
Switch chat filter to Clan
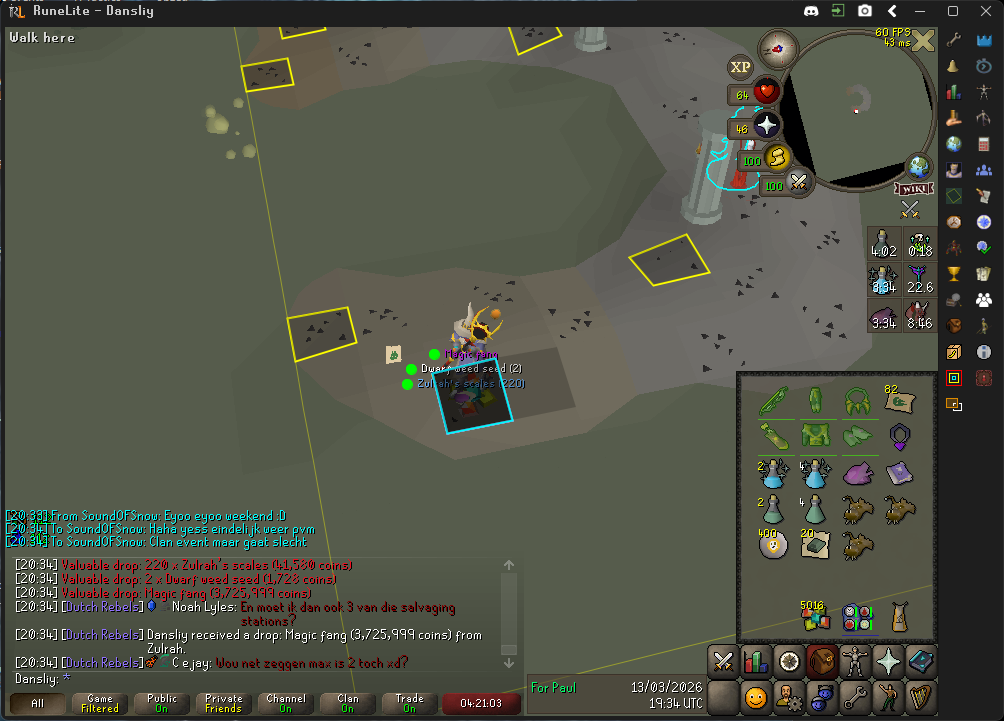point(348,703)
